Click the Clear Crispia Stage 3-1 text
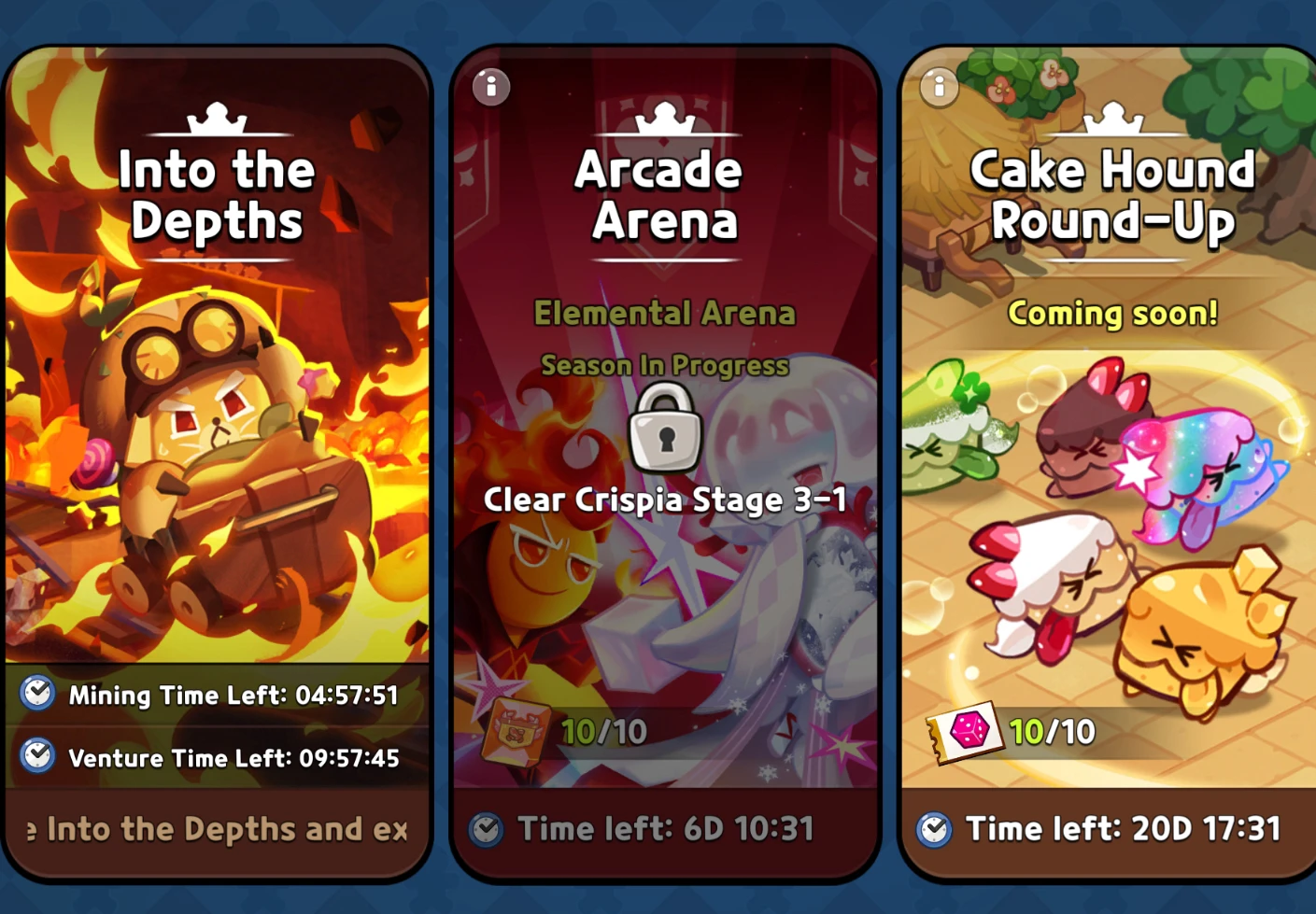 tap(663, 499)
